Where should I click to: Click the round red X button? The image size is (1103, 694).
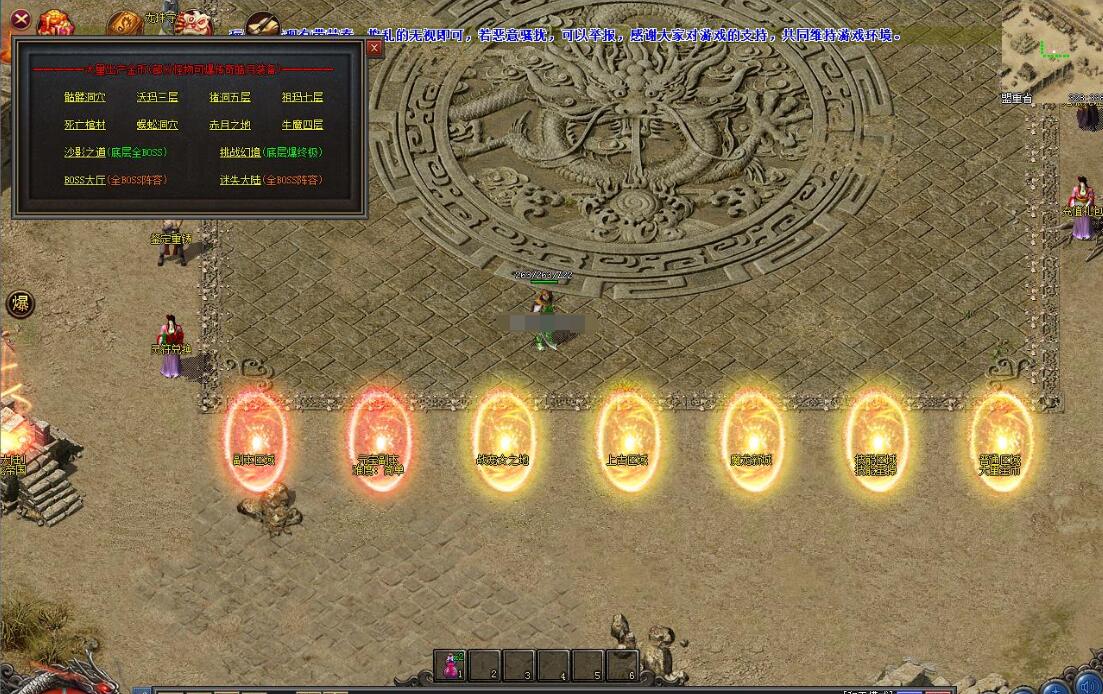click(19, 17)
